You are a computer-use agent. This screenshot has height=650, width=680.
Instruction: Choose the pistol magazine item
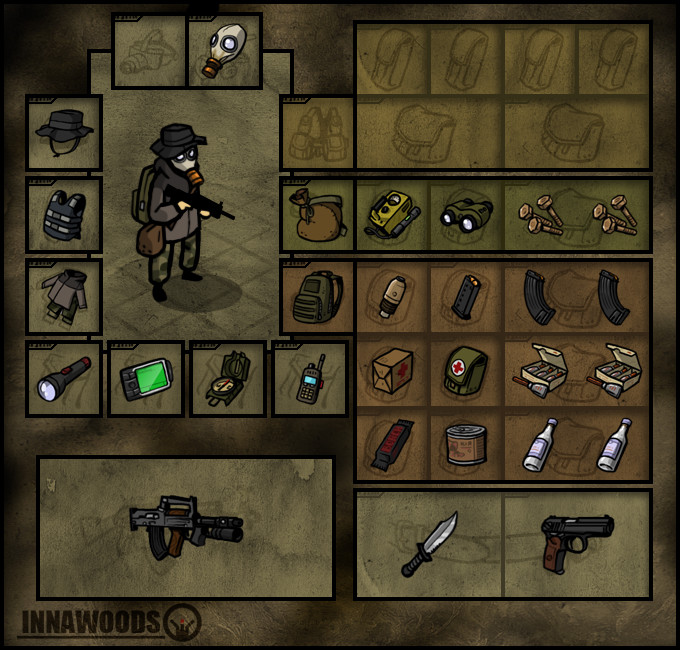(x=466, y=297)
